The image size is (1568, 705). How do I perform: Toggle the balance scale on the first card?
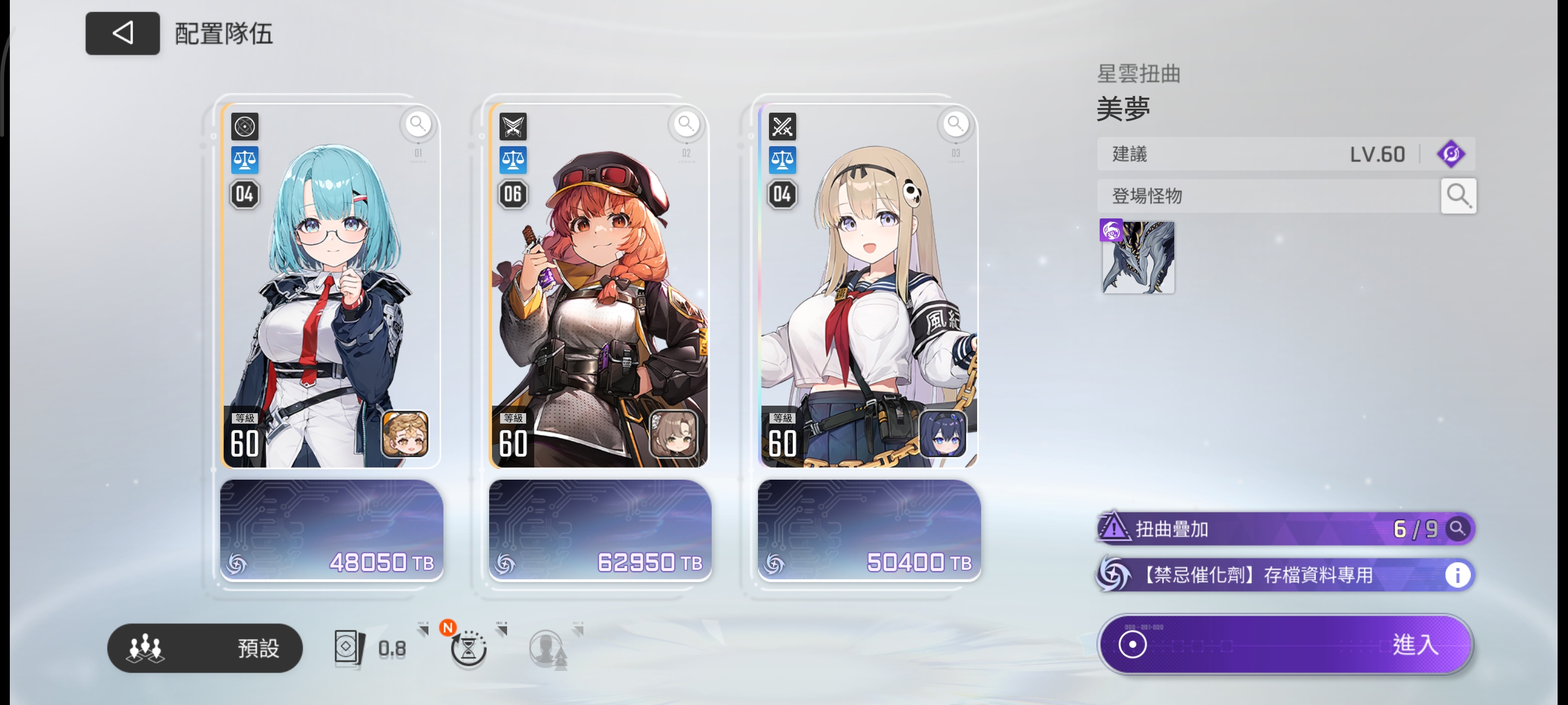tap(244, 160)
